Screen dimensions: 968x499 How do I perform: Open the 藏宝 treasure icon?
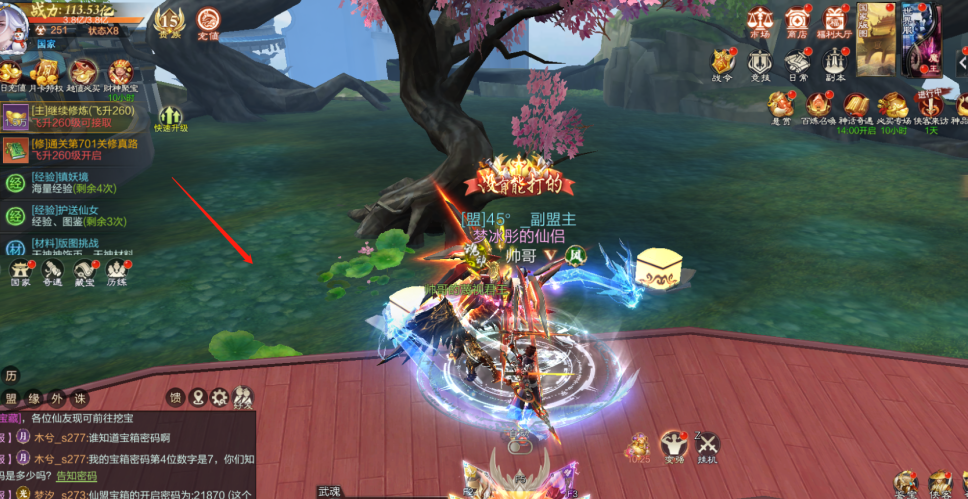(x=85, y=270)
